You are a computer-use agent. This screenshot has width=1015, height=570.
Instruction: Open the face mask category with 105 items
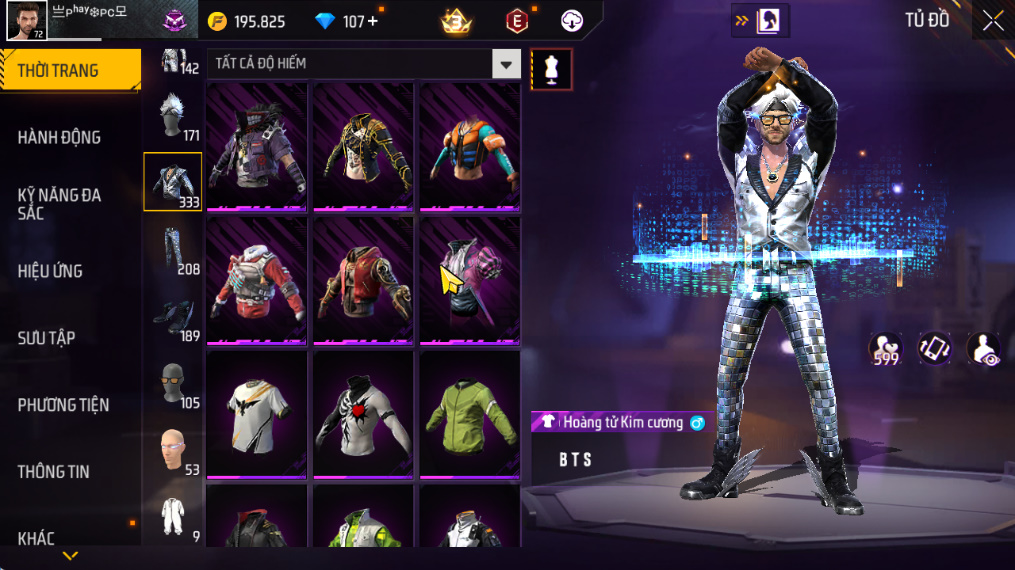173,385
